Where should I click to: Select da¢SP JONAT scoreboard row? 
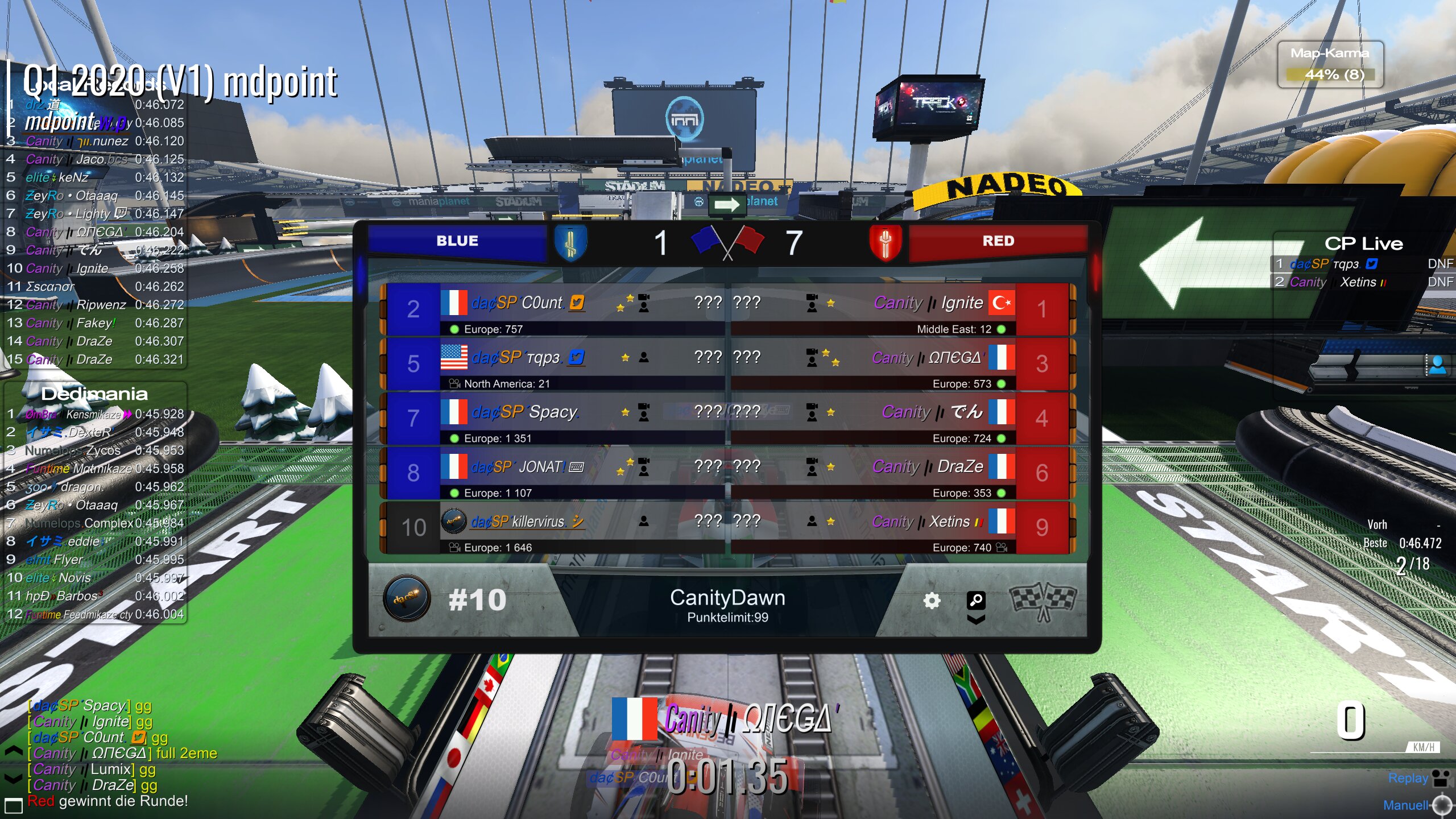[x=555, y=474]
